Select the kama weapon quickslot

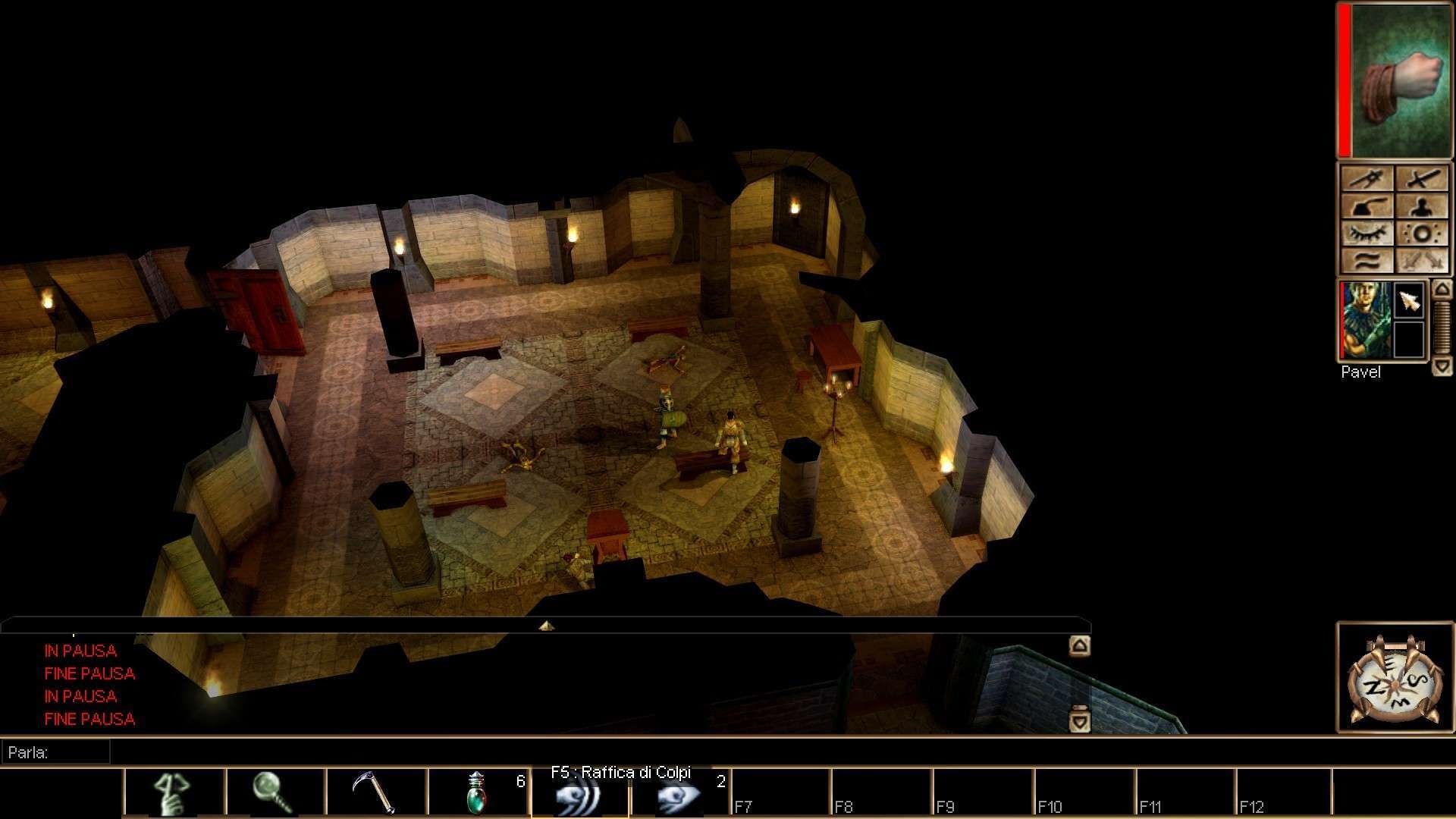pos(376,793)
